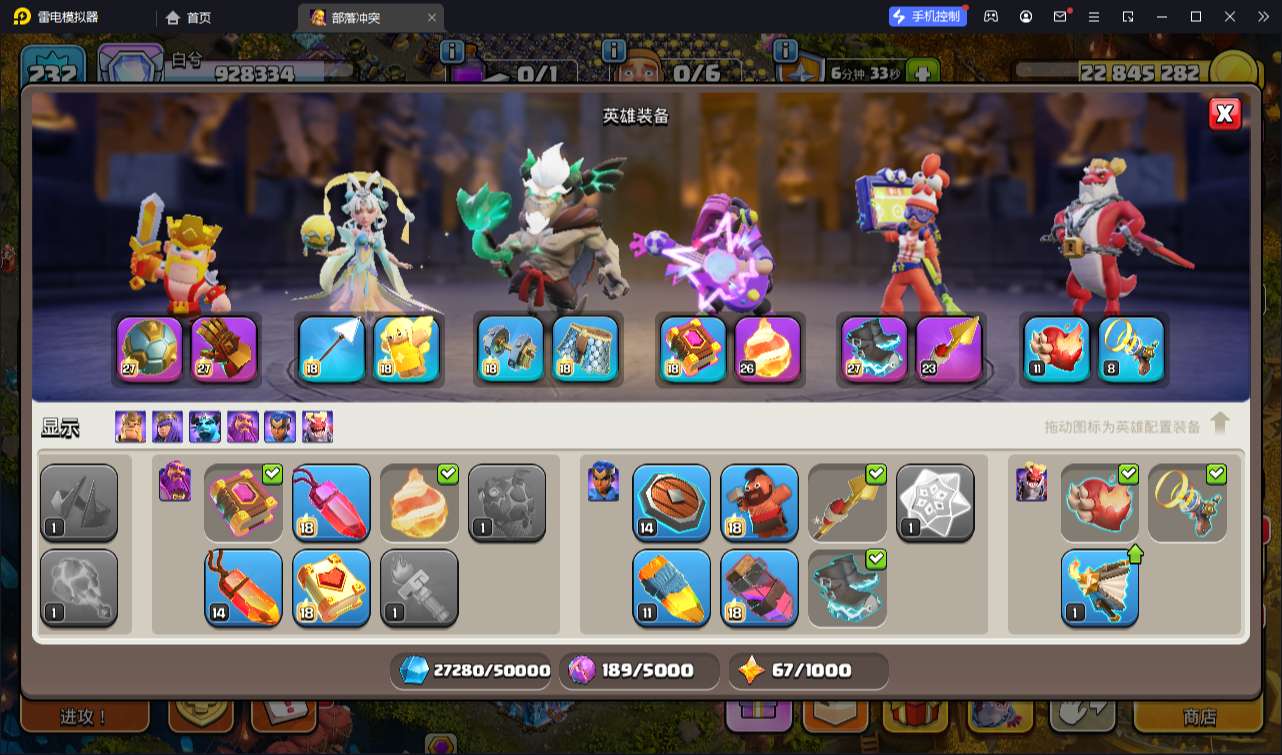Show only Royal Champion equipment filter
The height and width of the screenshot is (755, 1282).
(279, 427)
